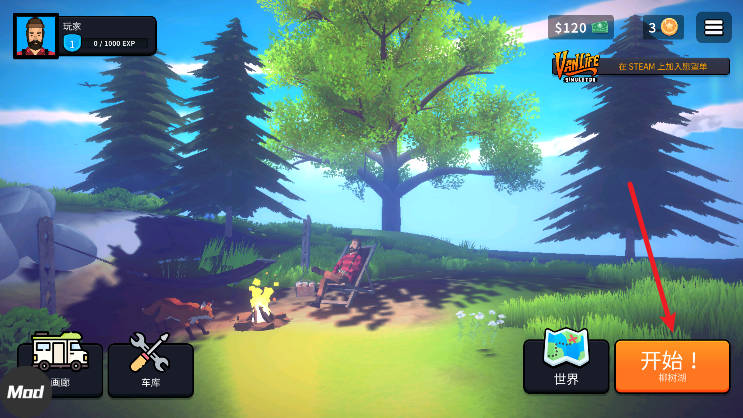Open the van gallery button

60,368
